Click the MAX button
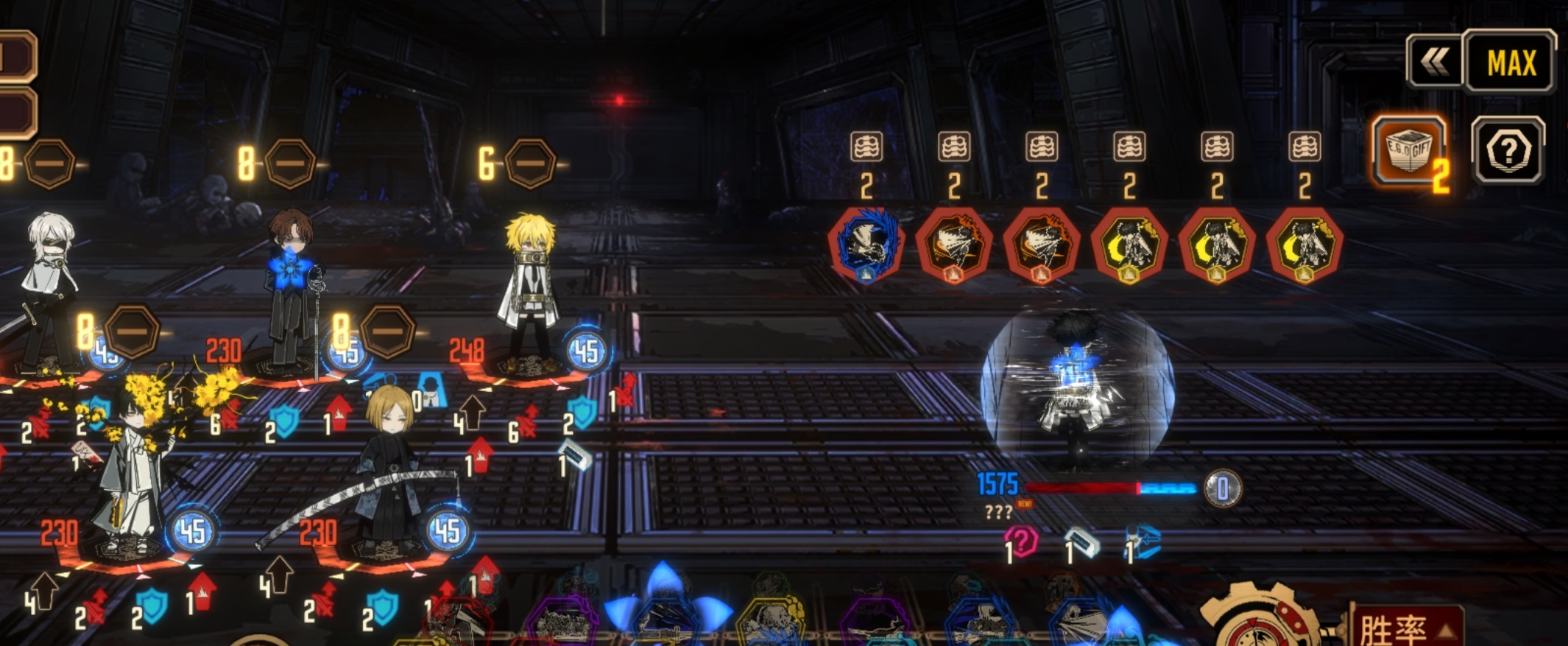1568x646 pixels. point(1511,62)
